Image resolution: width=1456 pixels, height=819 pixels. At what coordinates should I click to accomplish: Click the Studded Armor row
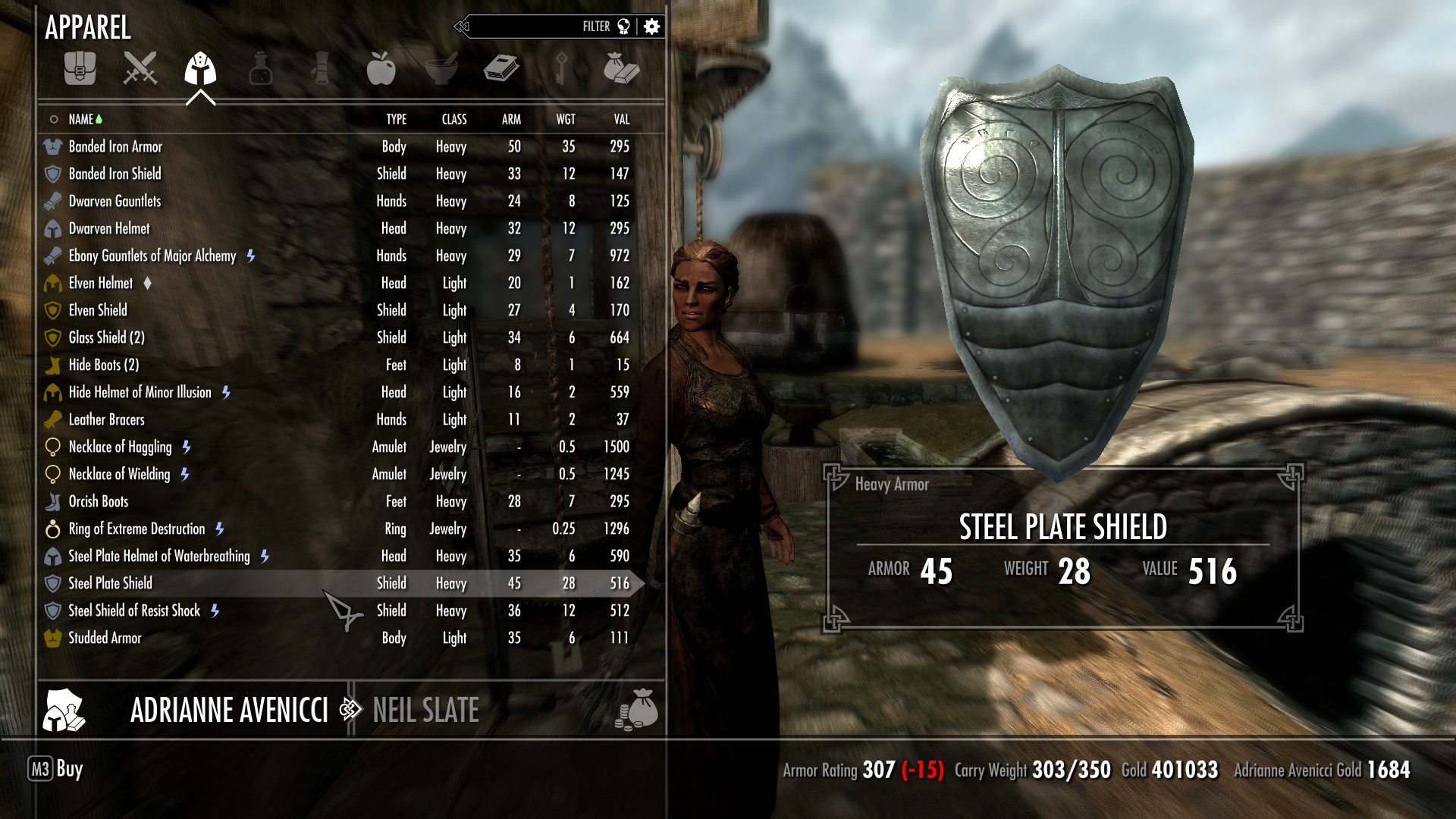(x=105, y=638)
